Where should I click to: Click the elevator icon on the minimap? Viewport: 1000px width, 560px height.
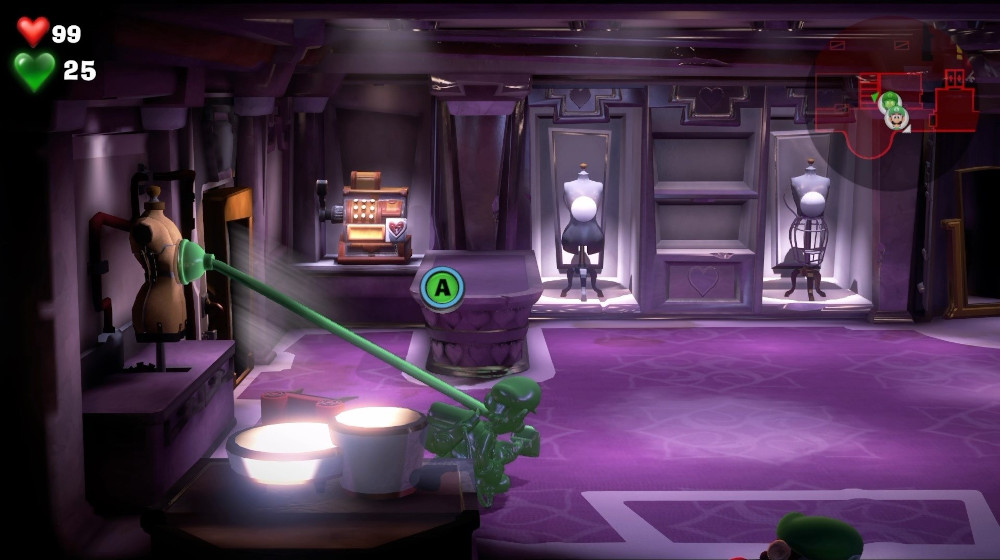955,78
